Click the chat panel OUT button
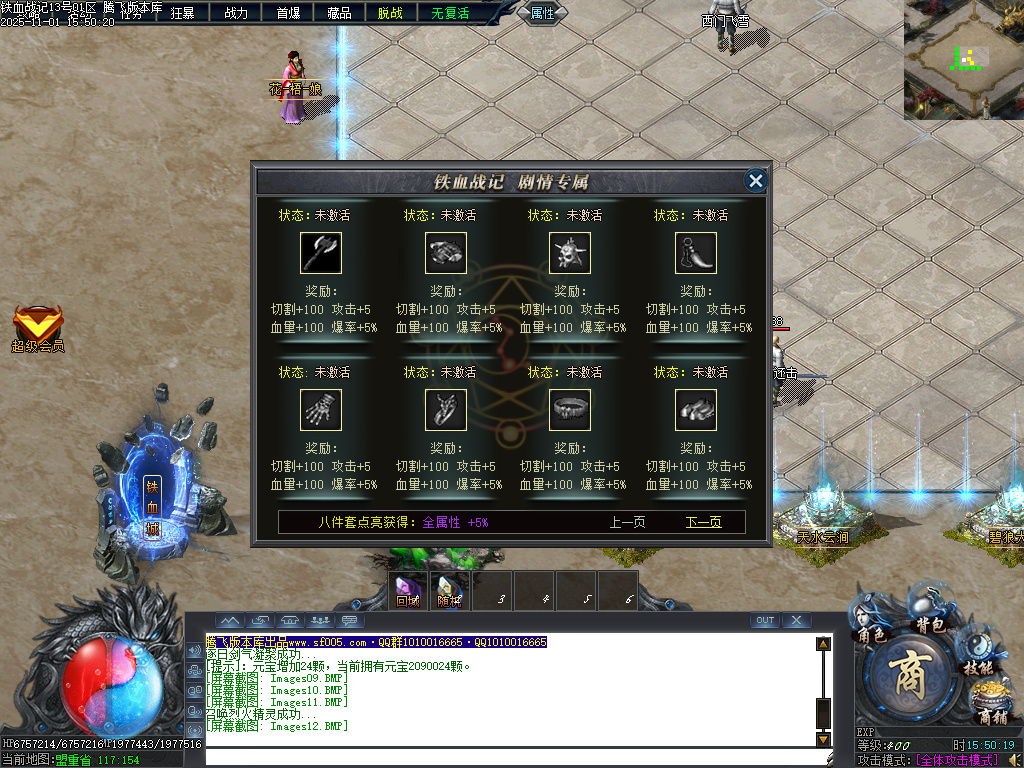The width and height of the screenshot is (1024, 768). pos(765,621)
